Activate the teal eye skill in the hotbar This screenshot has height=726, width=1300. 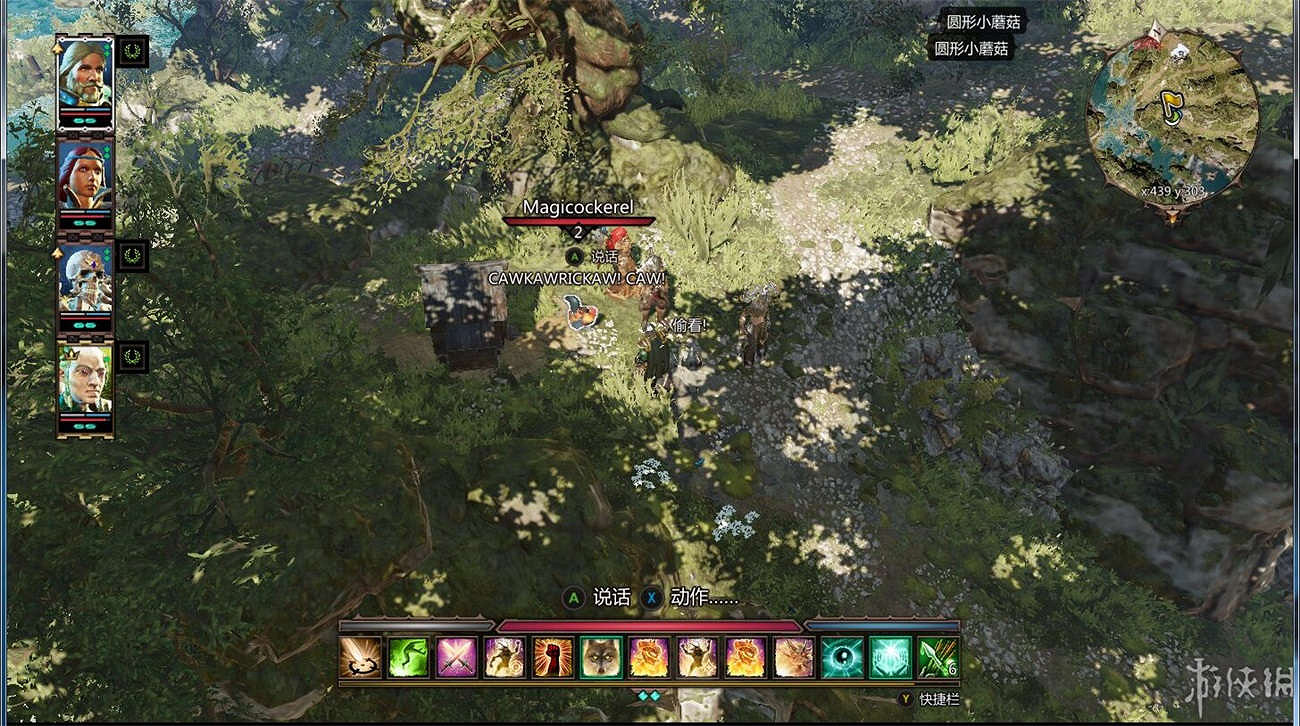840,658
